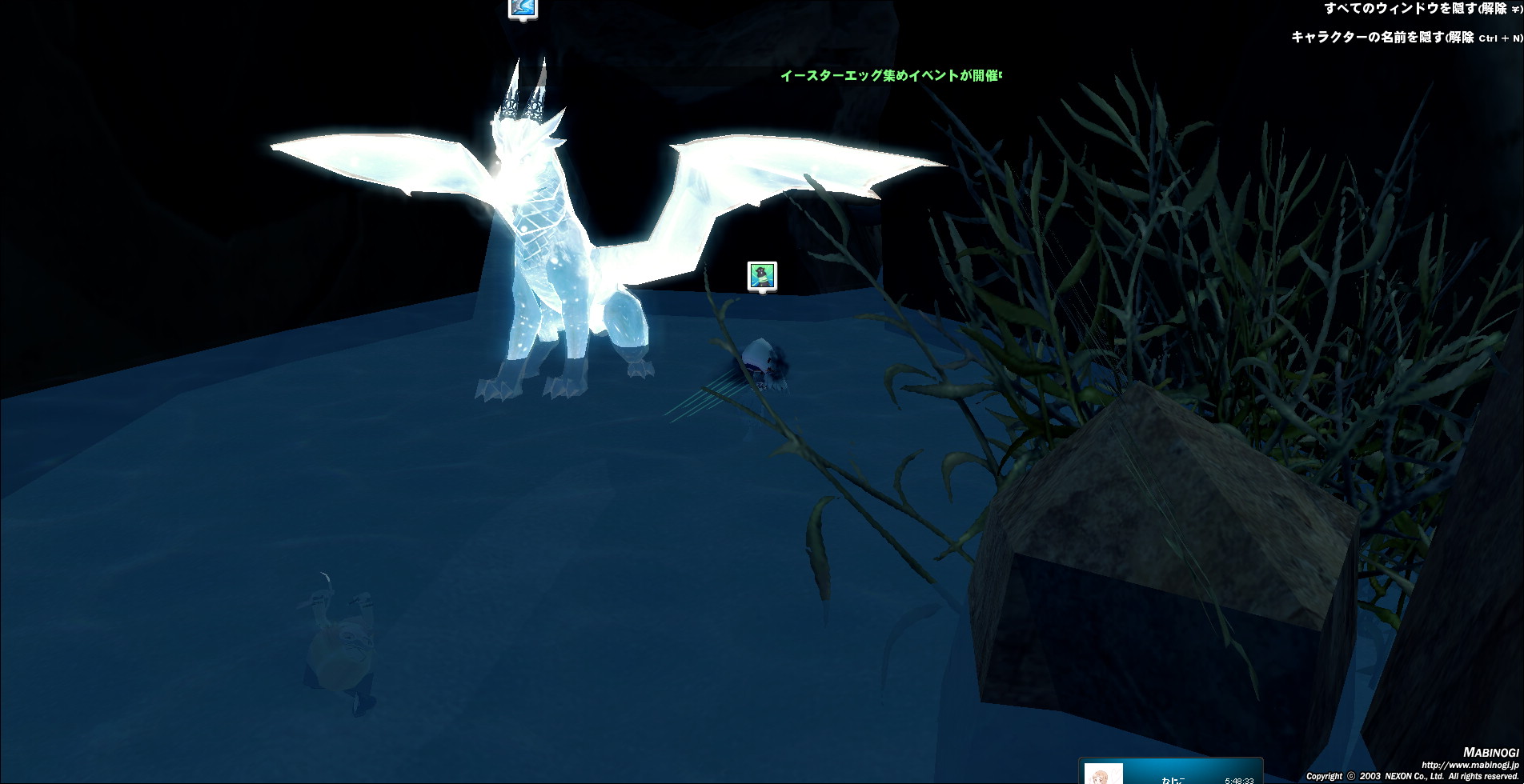Click the skill icon above the ice dragon
This screenshot has width=1524, height=784.
(523, 8)
